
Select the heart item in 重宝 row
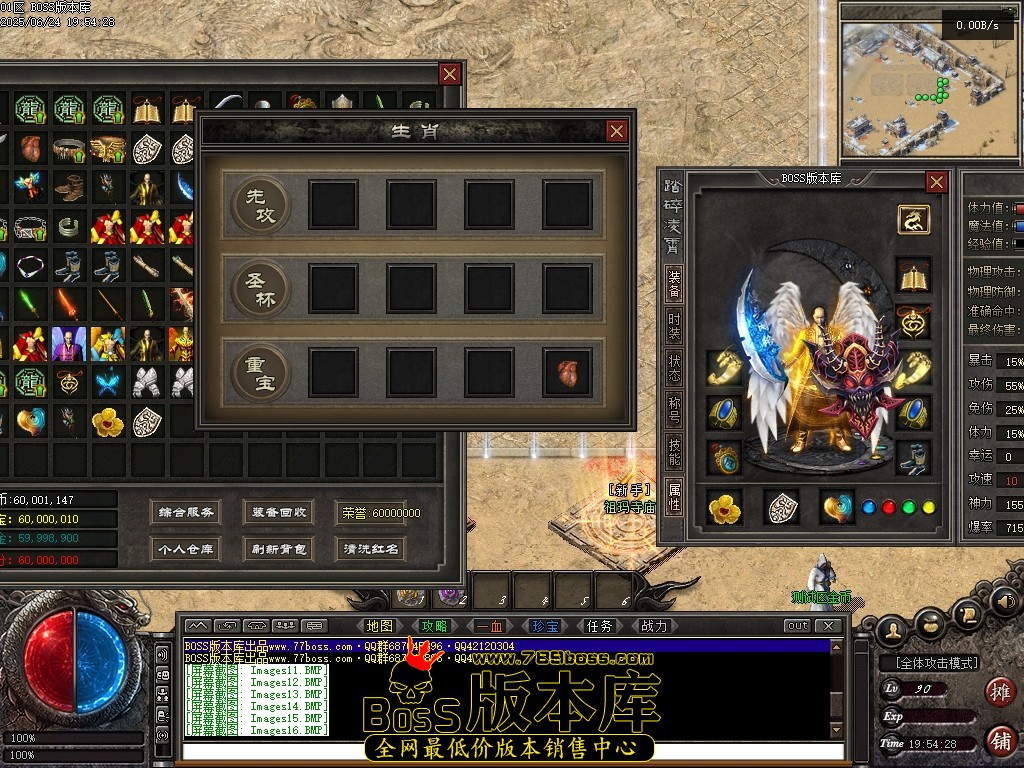[x=567, y=373]
